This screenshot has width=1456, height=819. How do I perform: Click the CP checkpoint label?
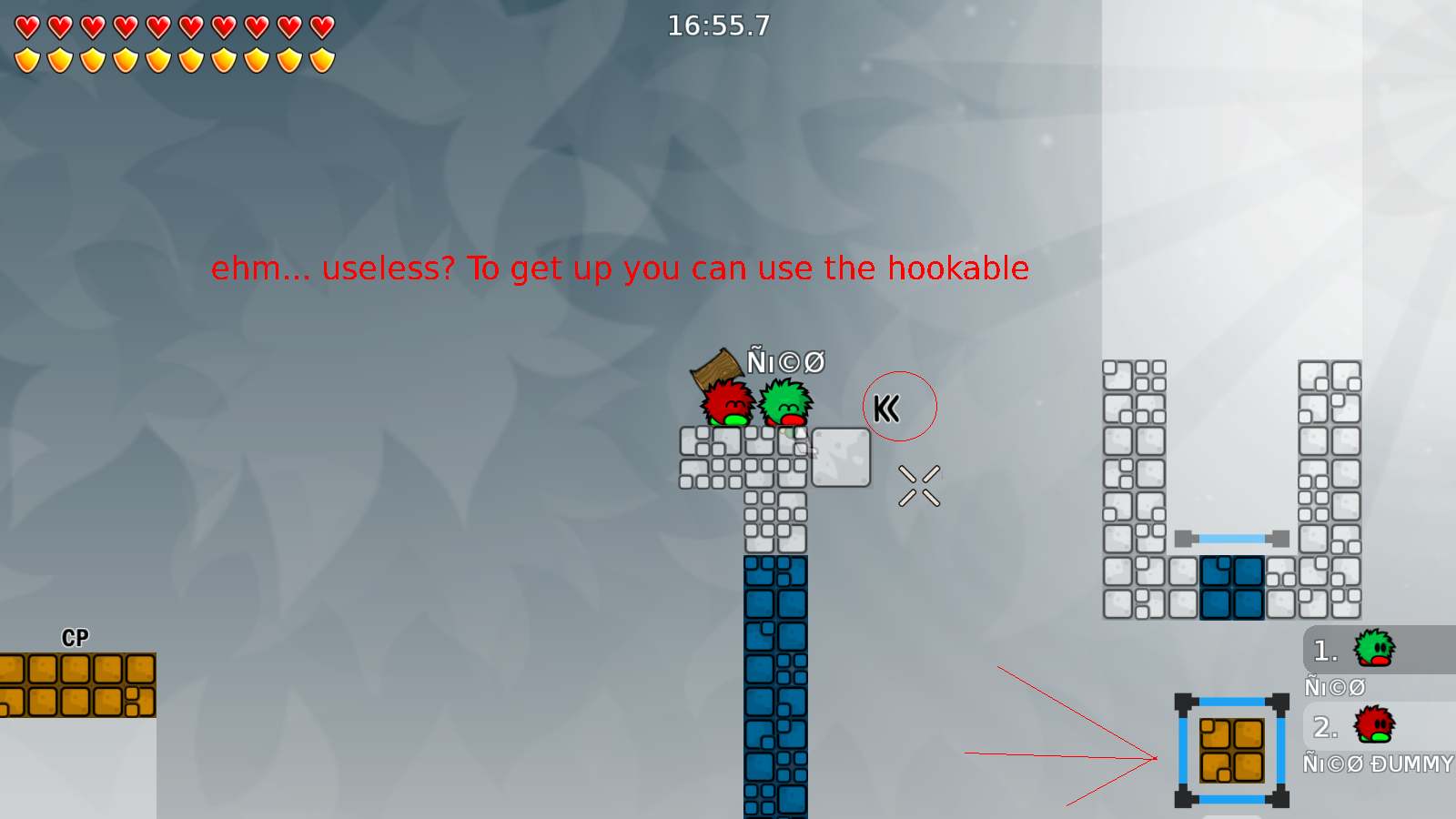[75, 637]
